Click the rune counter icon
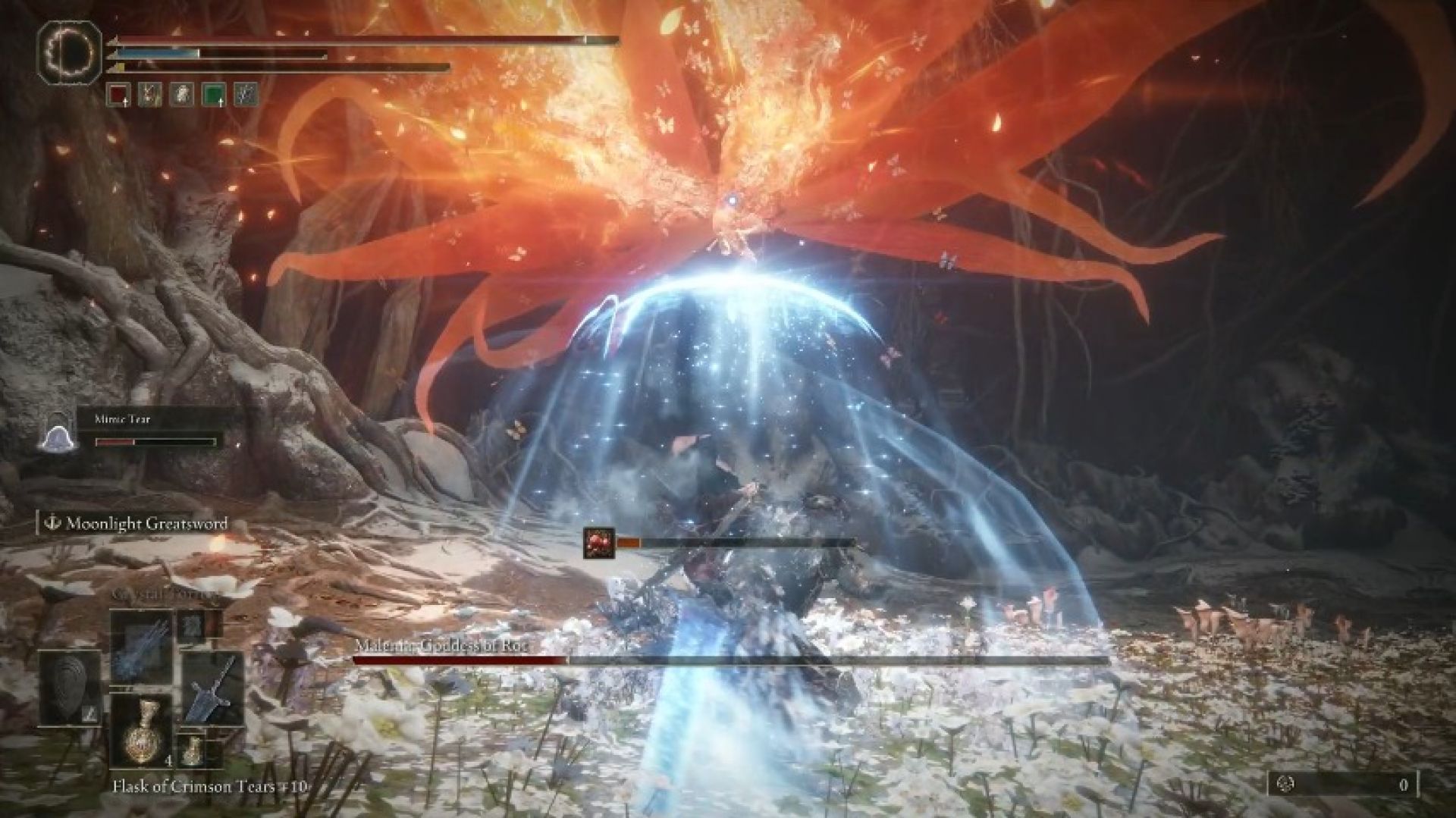The height and width of the screenshot is (818, 1456). coord(1283,785)
